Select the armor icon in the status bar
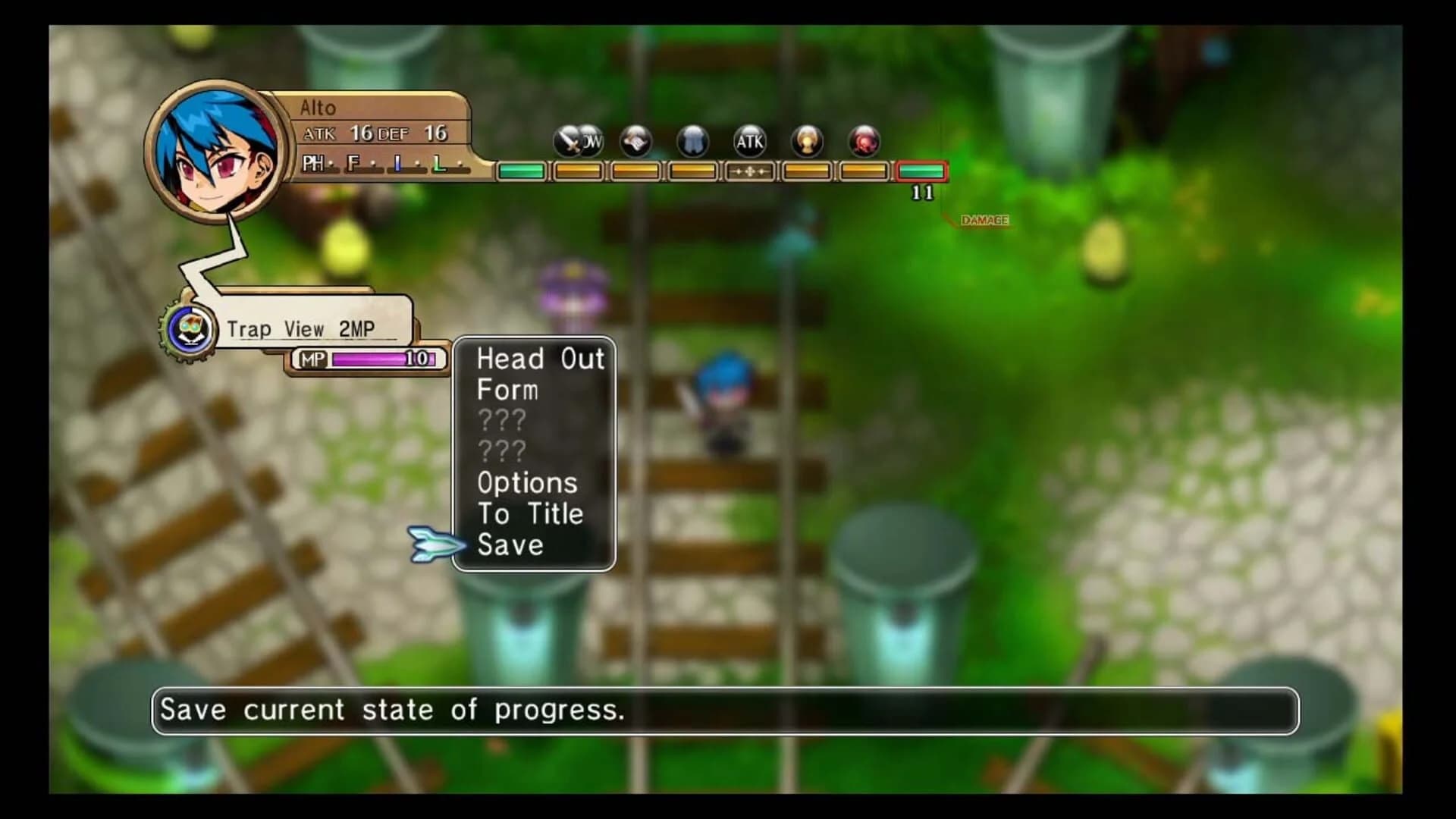Viewport: 1456px width, 819px height. (692, 140)
